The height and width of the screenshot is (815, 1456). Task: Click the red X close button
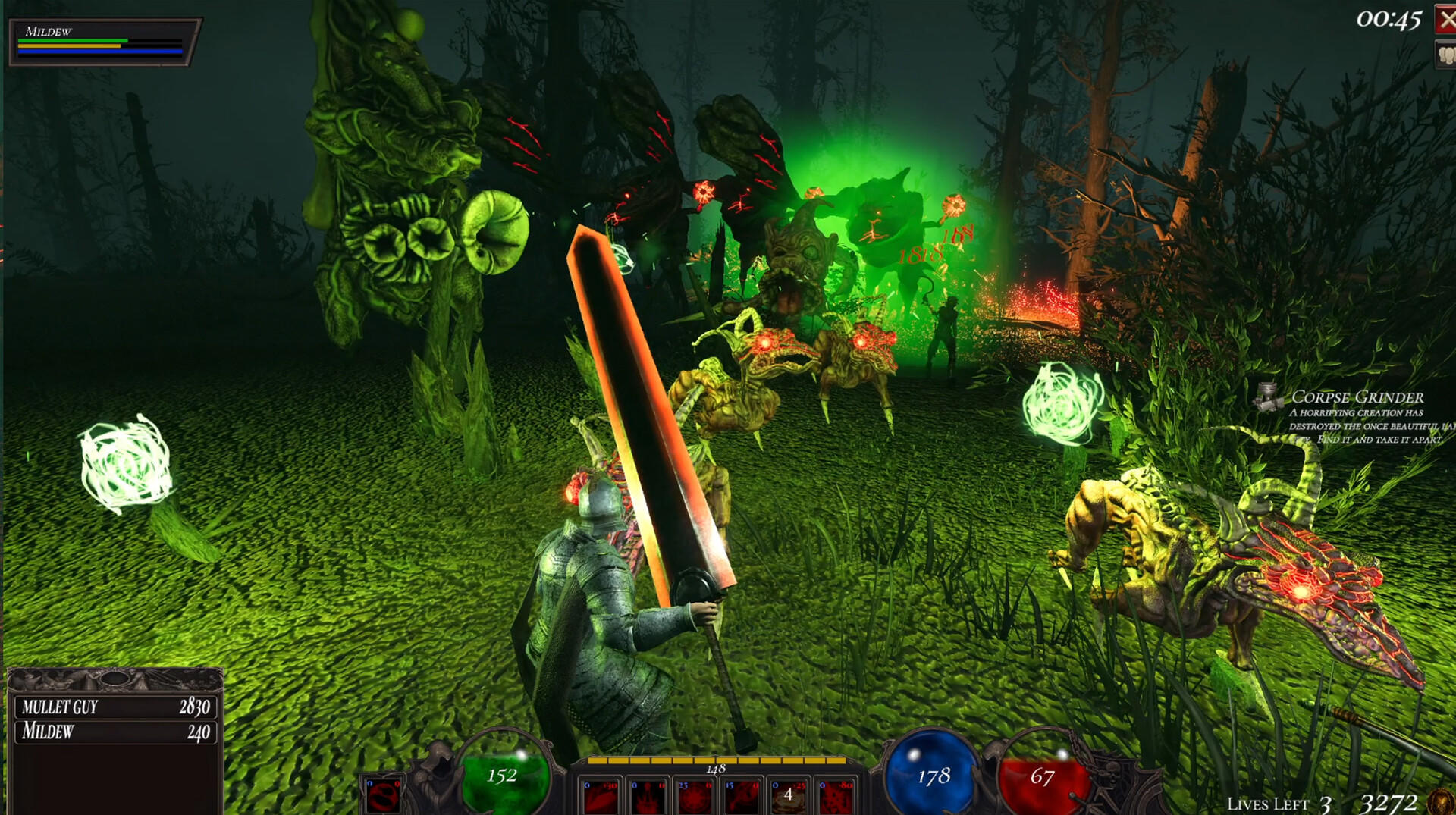point(1445,19)
